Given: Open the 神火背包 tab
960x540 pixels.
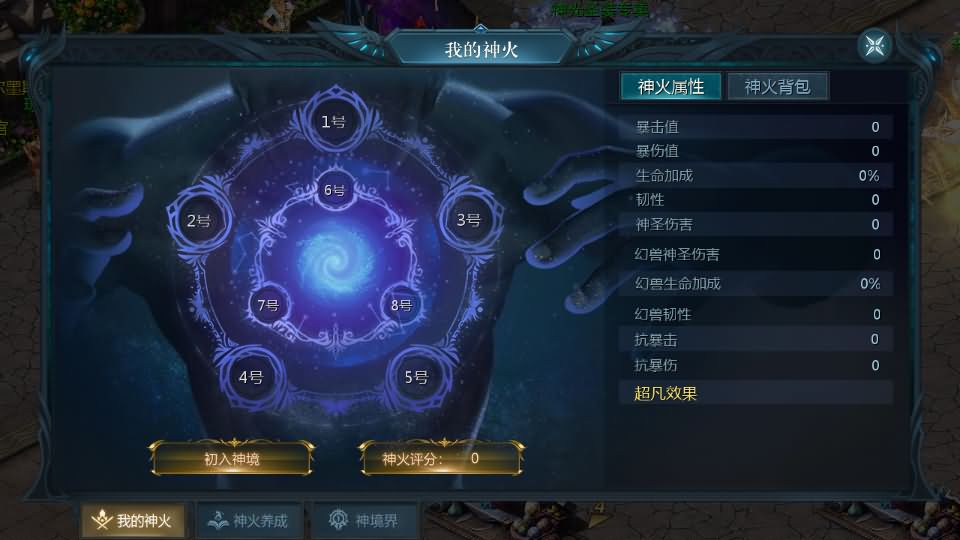Looking at the screenshot, I should click(x=777, y=87).
